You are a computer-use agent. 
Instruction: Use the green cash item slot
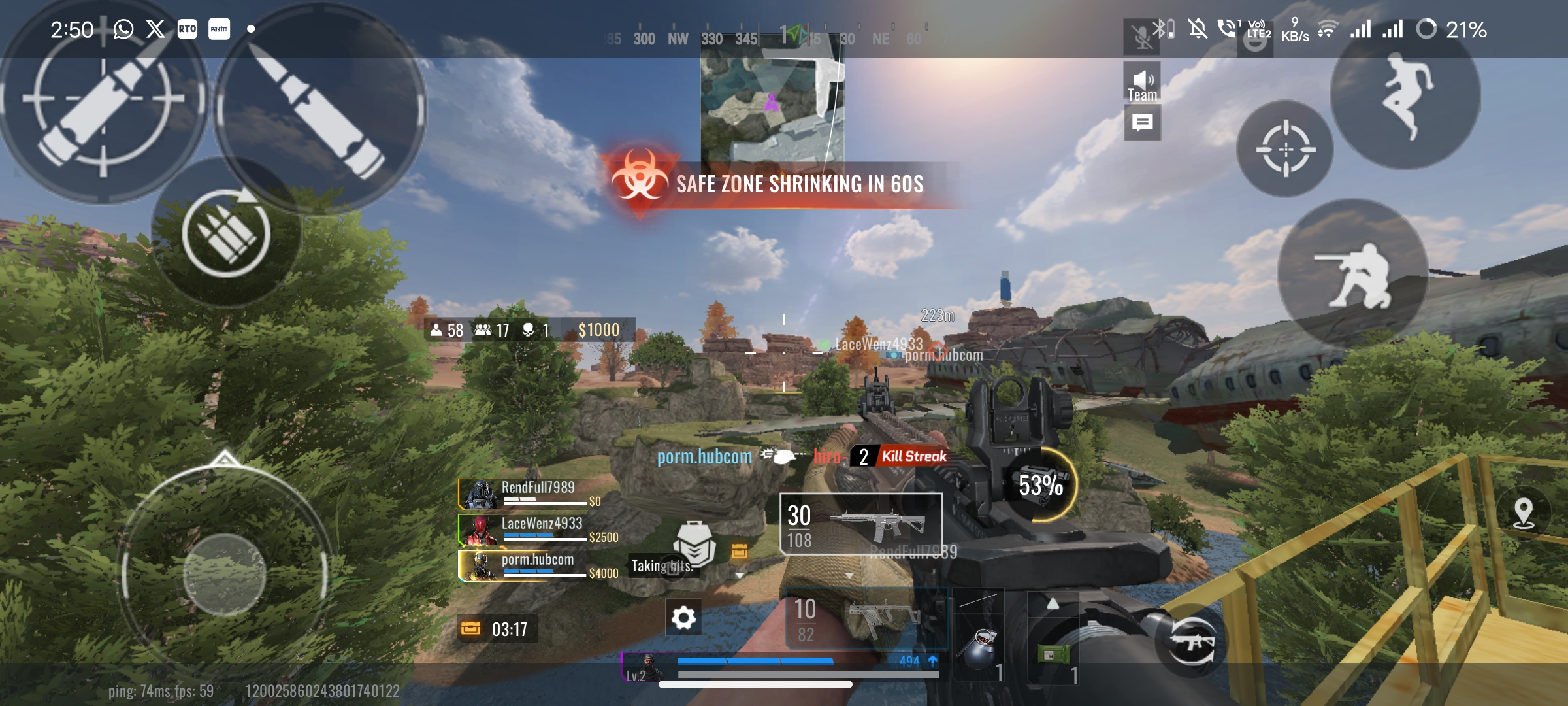click(x=1053, y=654)
